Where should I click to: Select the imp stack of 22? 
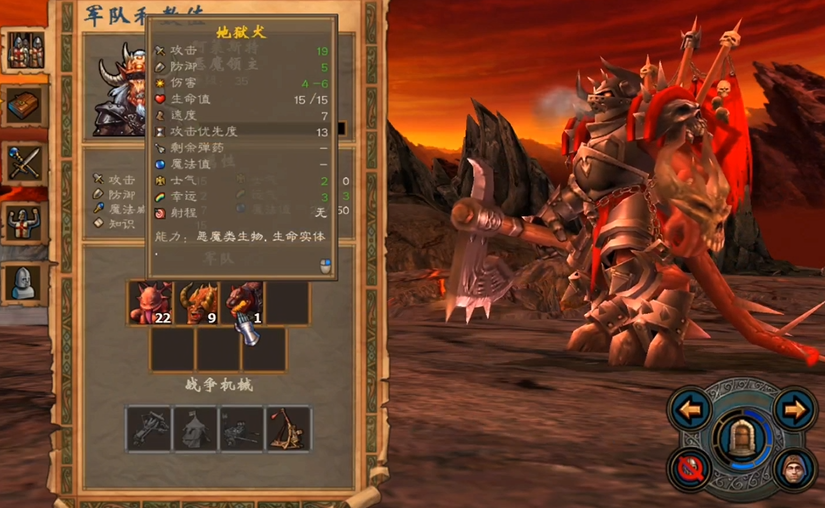coord(151,303)
